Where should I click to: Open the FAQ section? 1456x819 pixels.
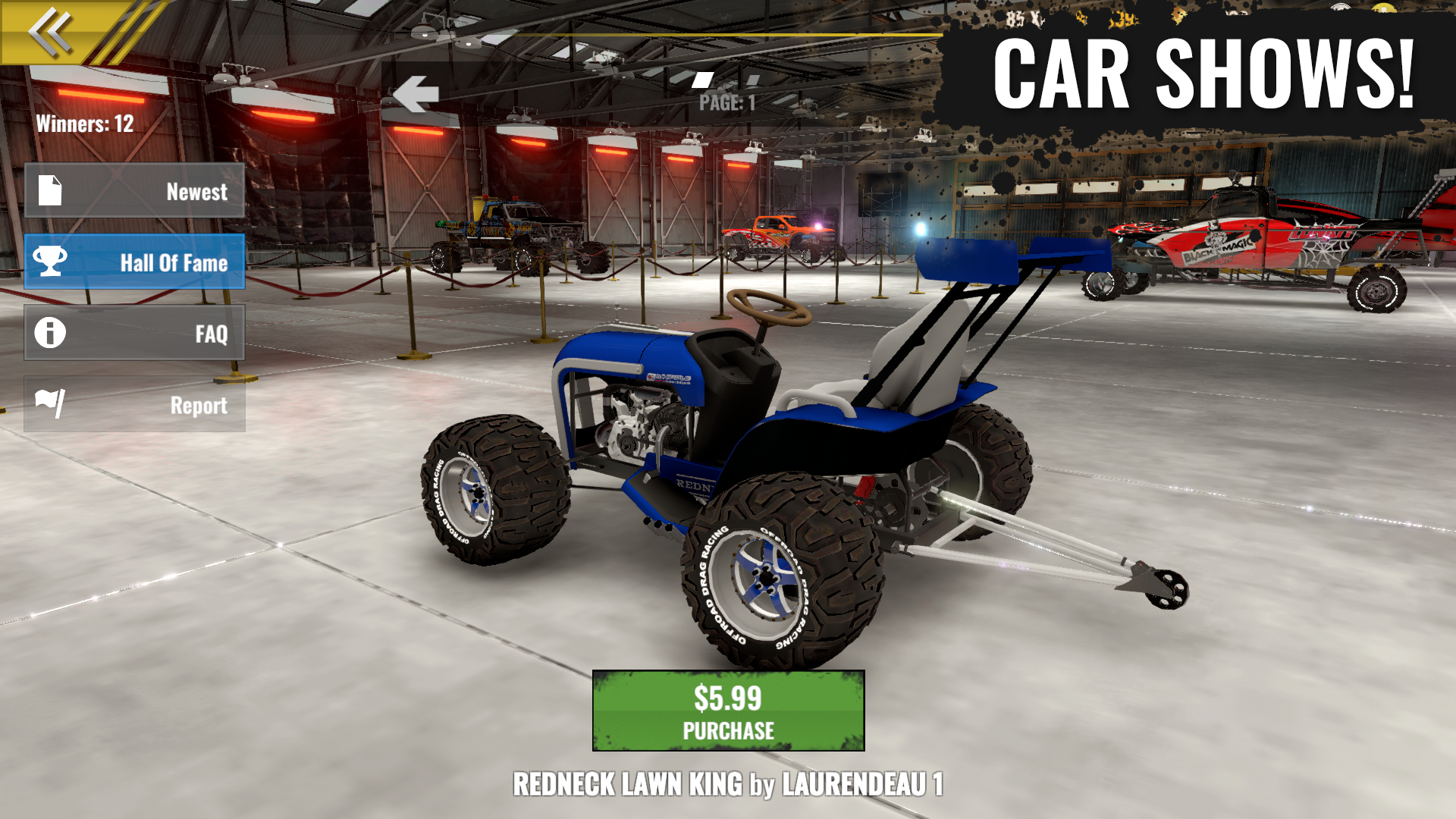[x=135, y=334]
